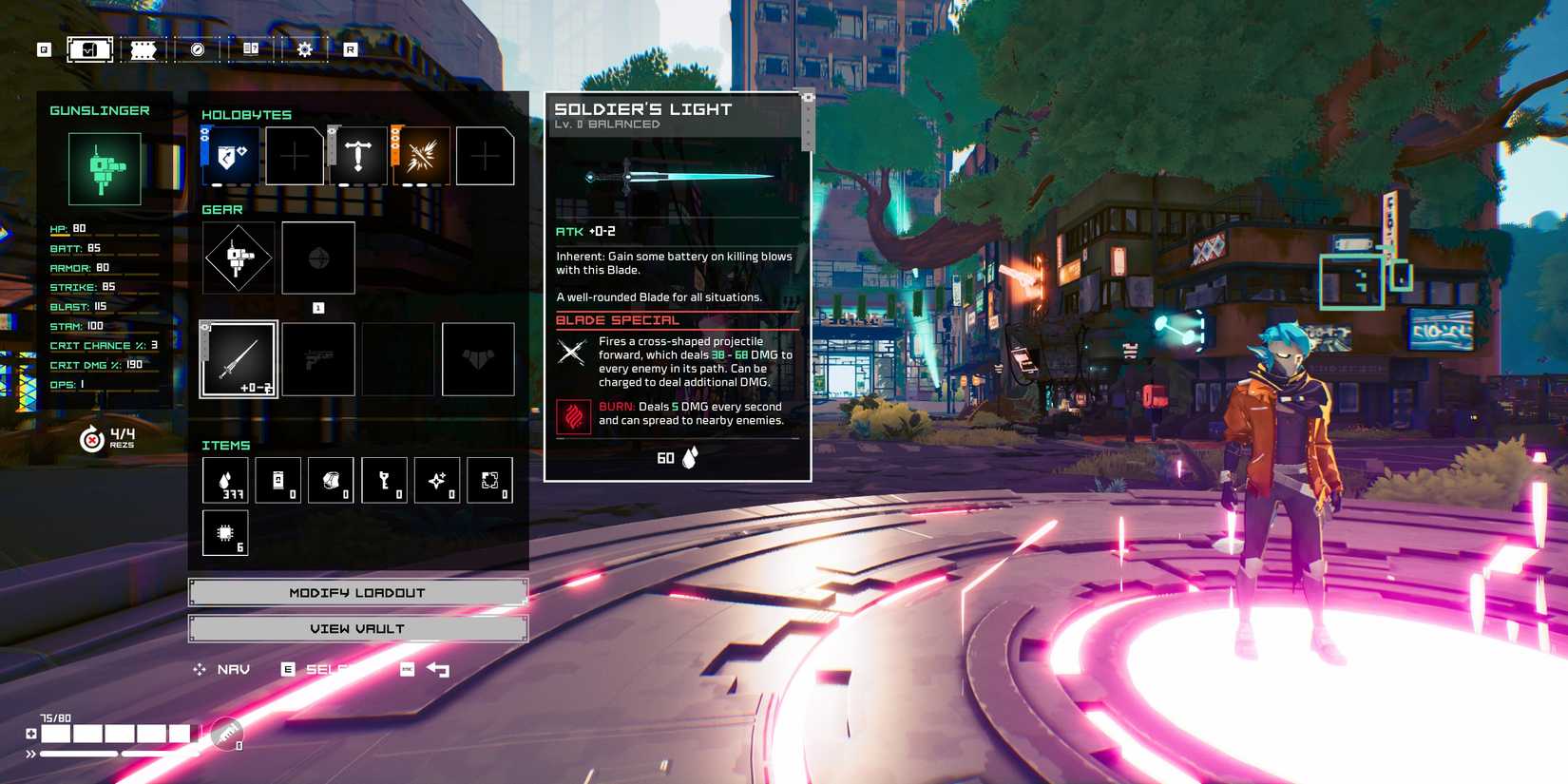Select the Soldier's Light blade slot
The image size is (1568, 784).
pyautogui.click(x=239, y=358)
